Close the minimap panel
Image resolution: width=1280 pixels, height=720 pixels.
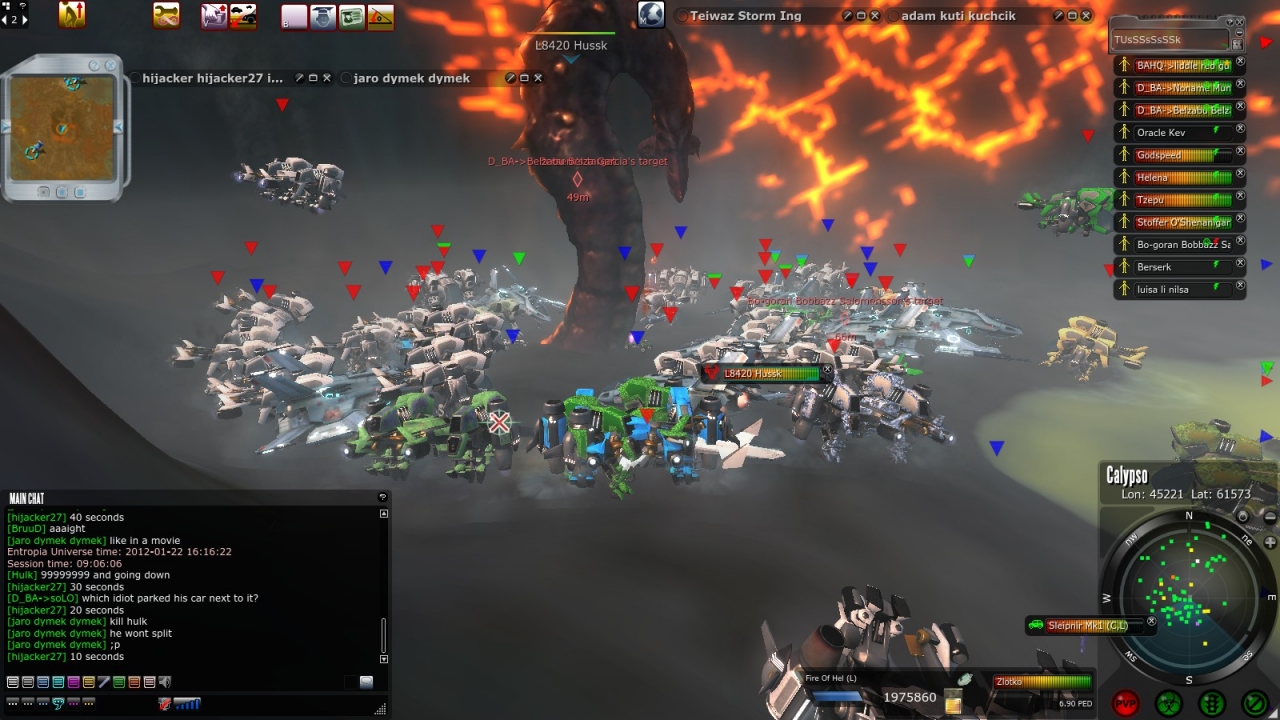point(109,66)
